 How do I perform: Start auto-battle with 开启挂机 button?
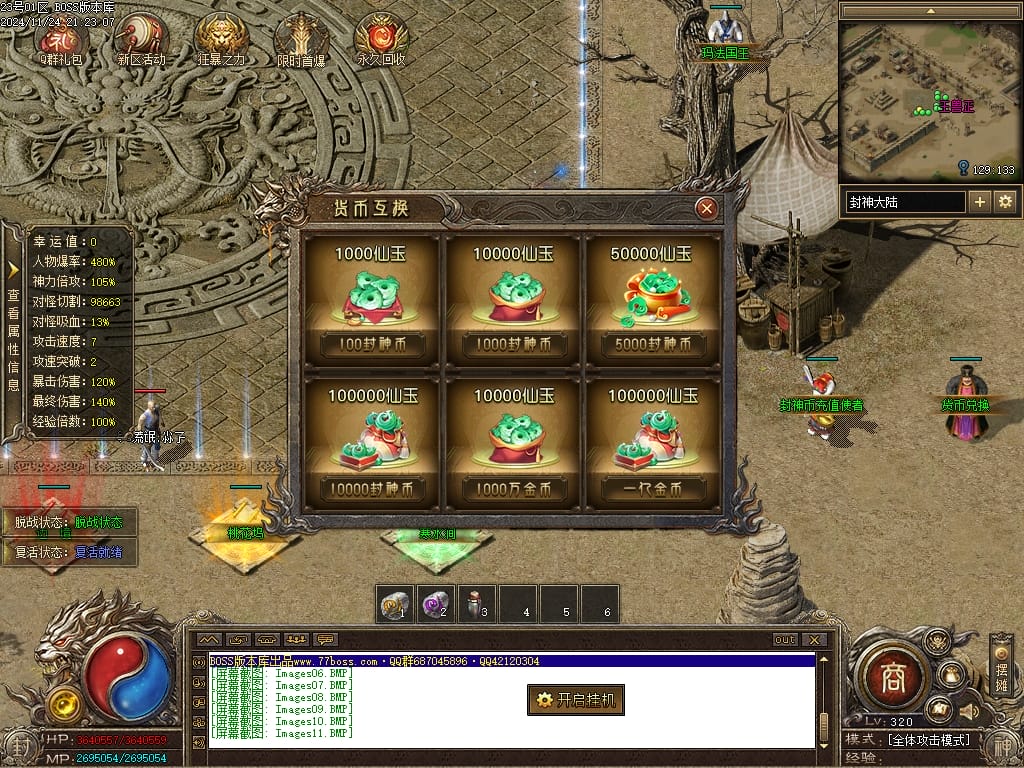pos(576,700)
